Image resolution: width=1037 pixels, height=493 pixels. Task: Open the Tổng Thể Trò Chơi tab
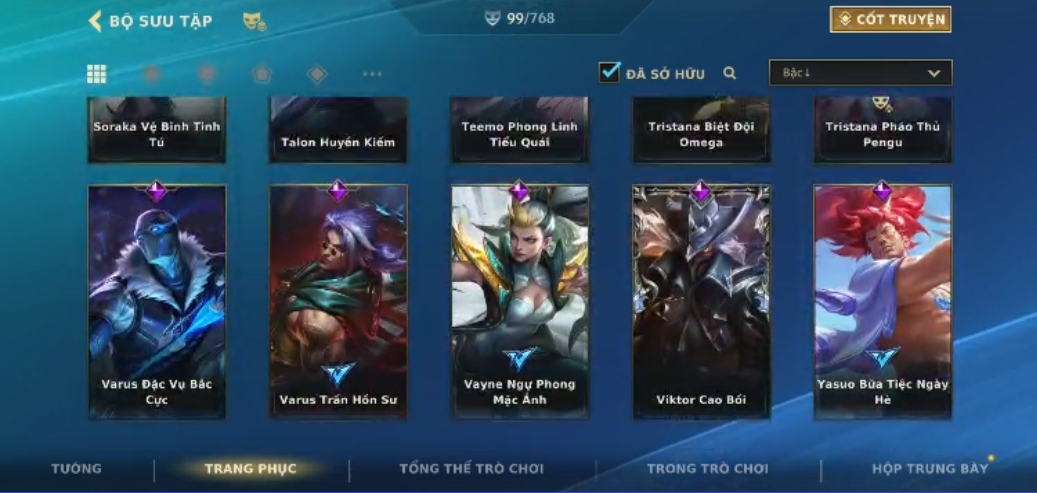(471, 469)
